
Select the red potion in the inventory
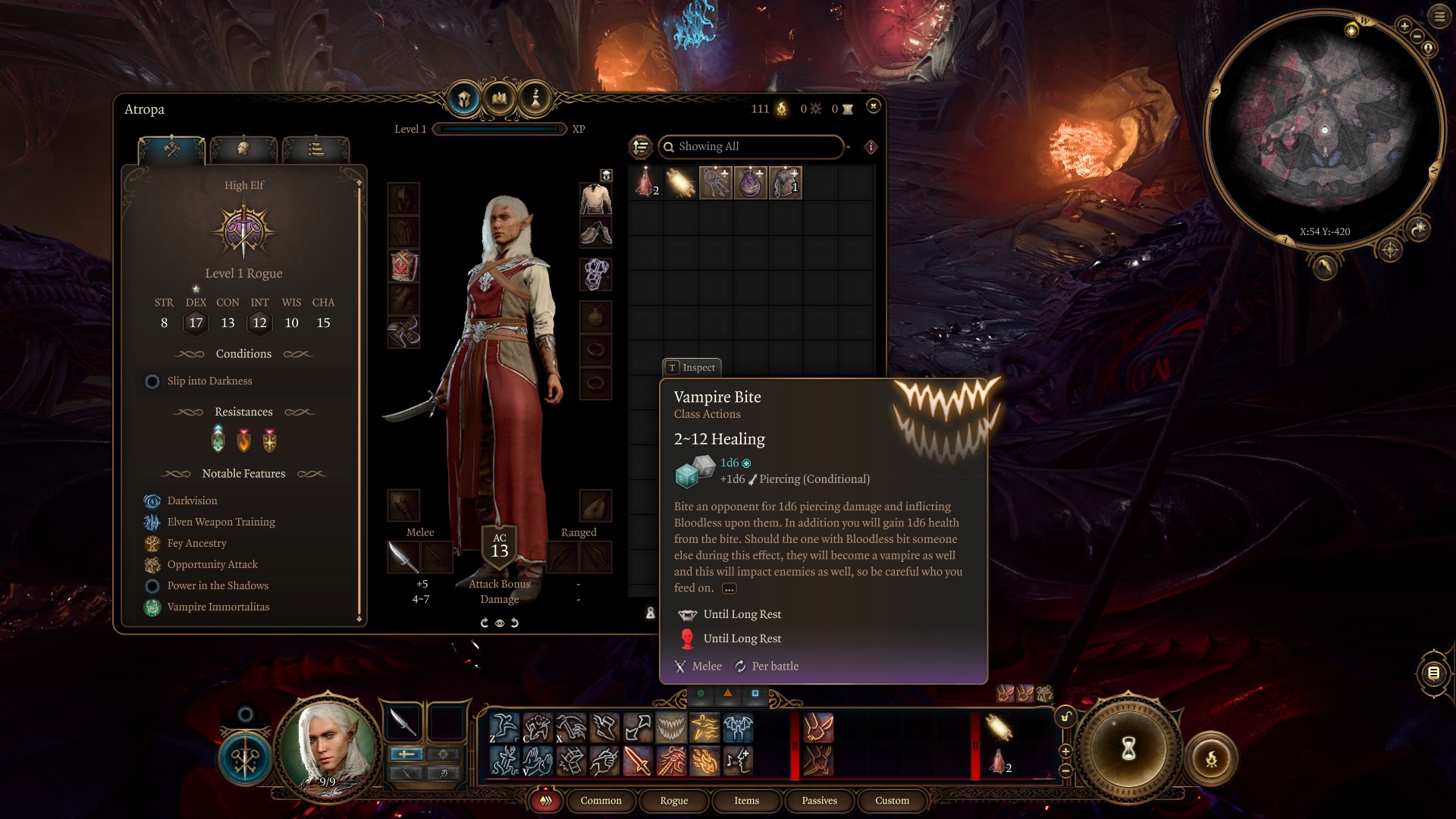(645, 183)
